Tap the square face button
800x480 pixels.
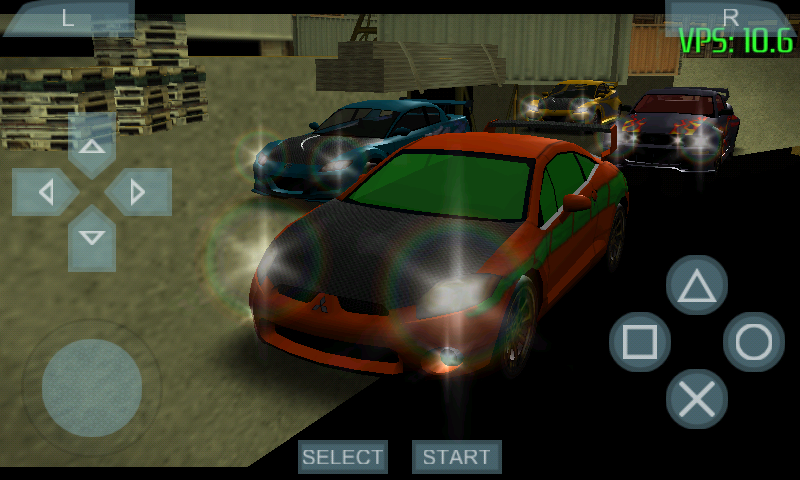click(x=640, y=343)
